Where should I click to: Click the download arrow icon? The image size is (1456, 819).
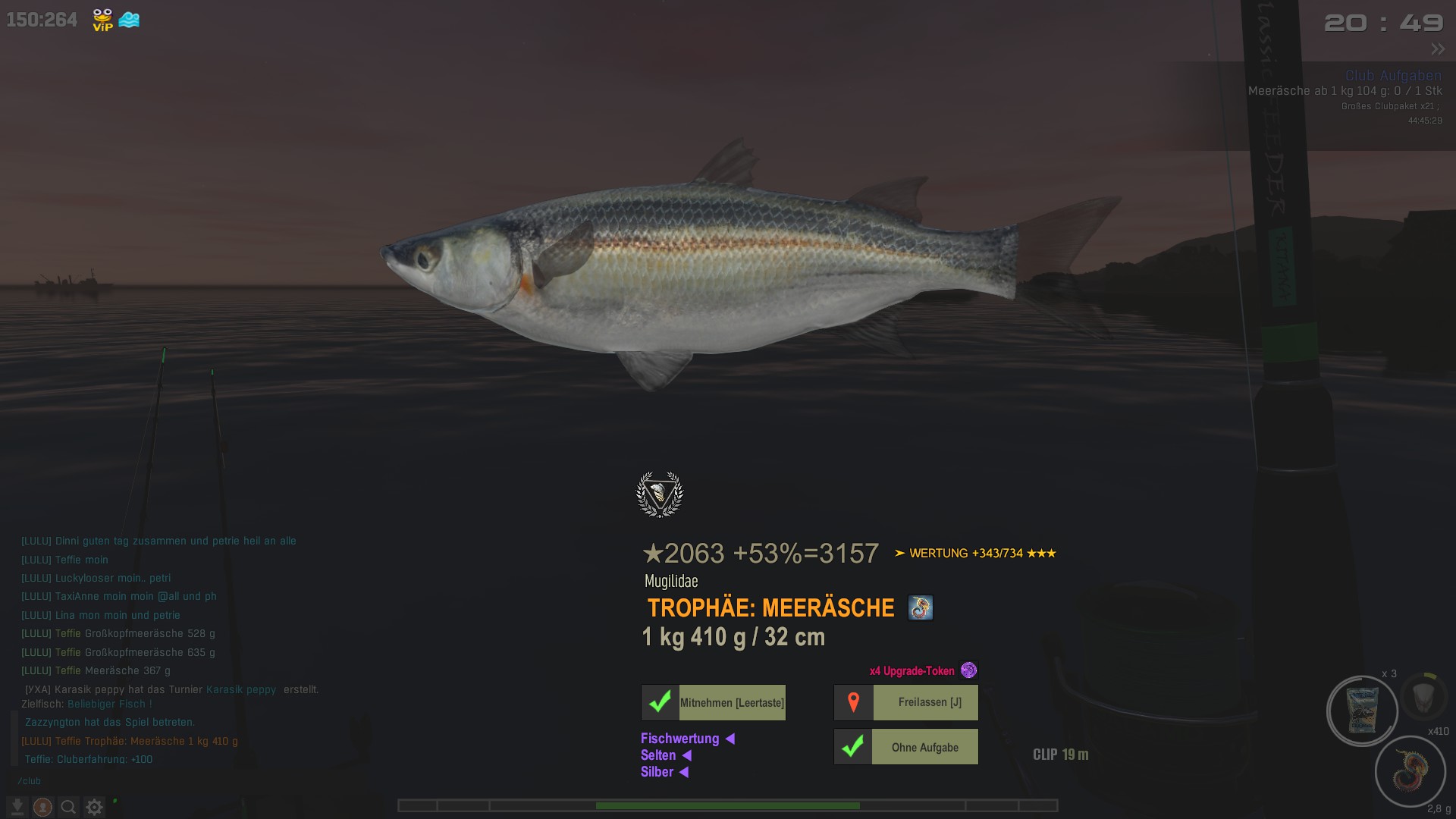17,808
